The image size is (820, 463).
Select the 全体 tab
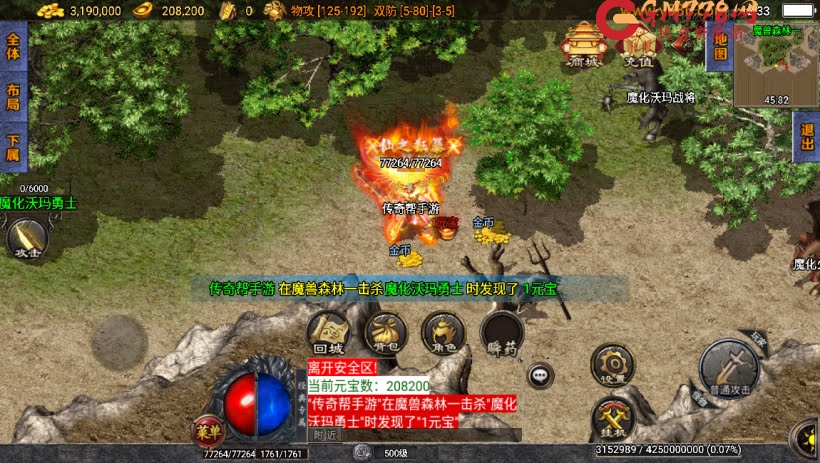click(x=13, y=47)
